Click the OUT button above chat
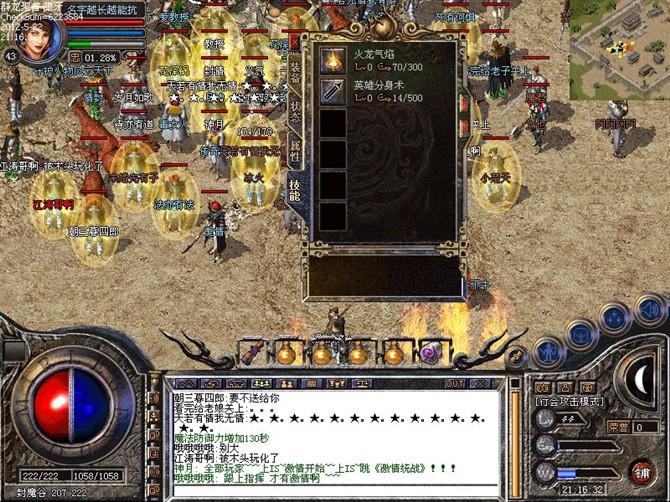This screenshot has height=502, width=670. pos(455,383)
